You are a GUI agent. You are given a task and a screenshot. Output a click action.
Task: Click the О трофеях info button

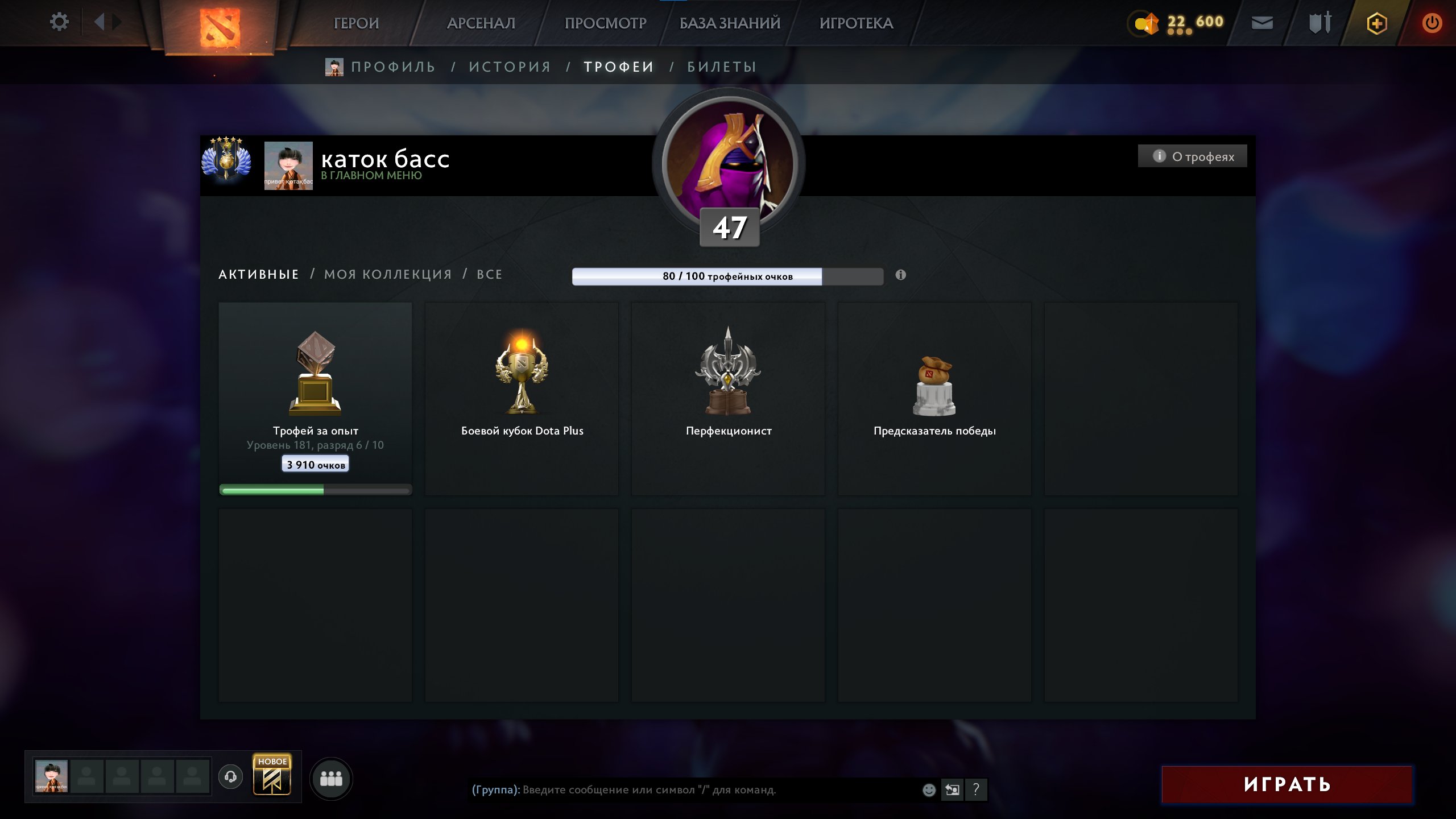1193,156
